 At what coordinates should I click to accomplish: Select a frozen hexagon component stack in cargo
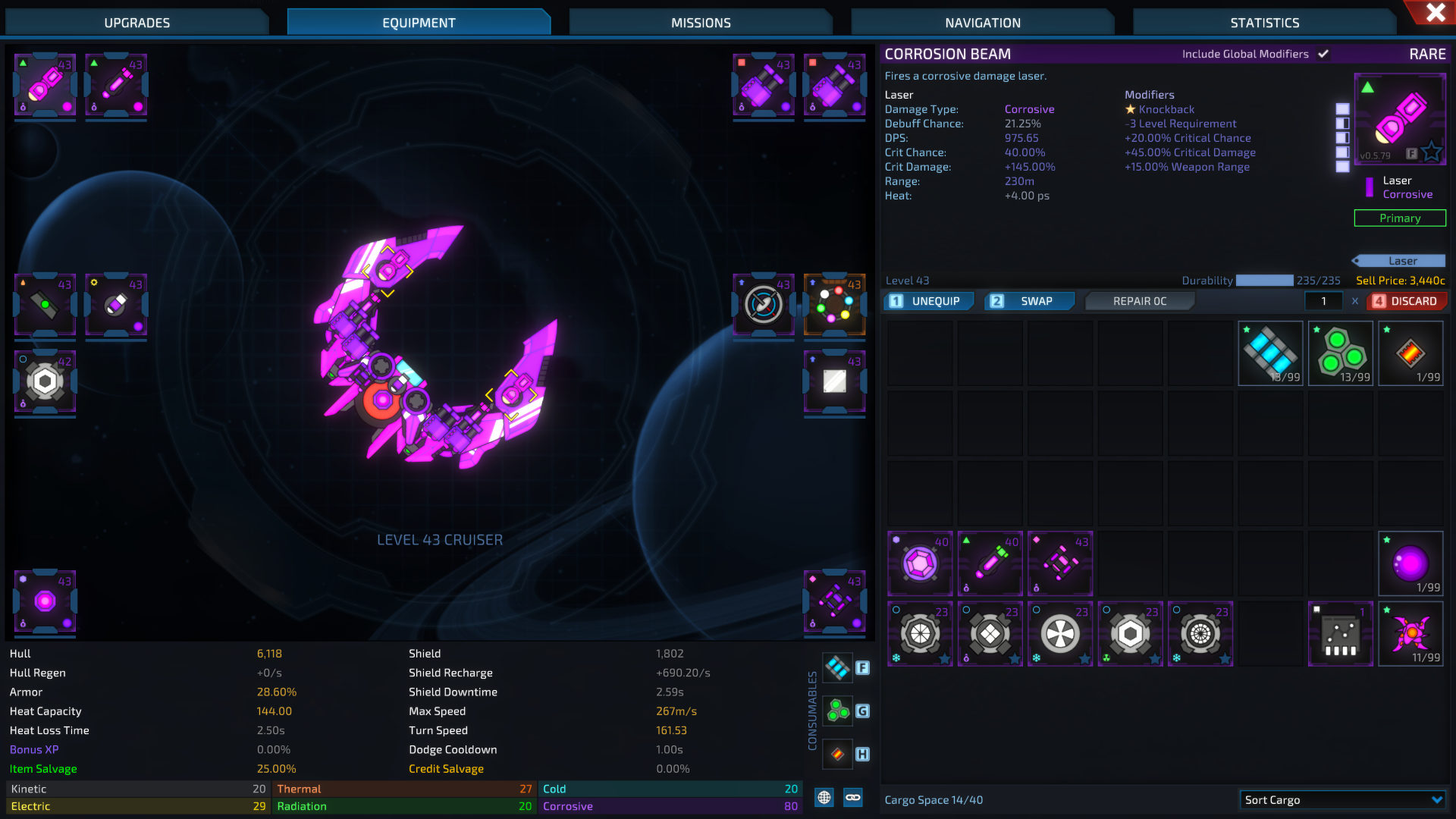(920, 634)
